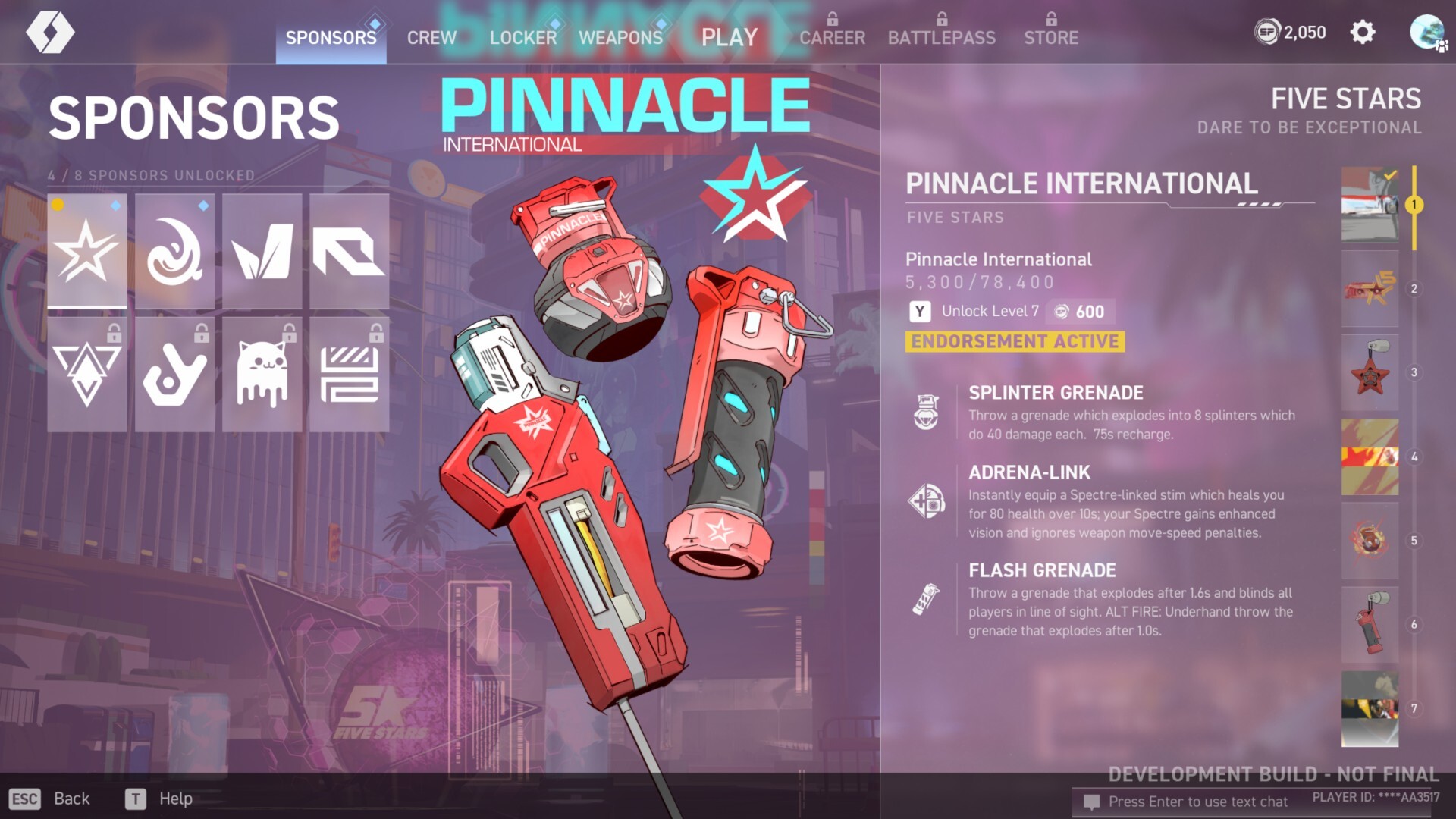Screen dimensions: 1456x819
Task: Open the Battlepass tab
Action: tap(941, 37)
